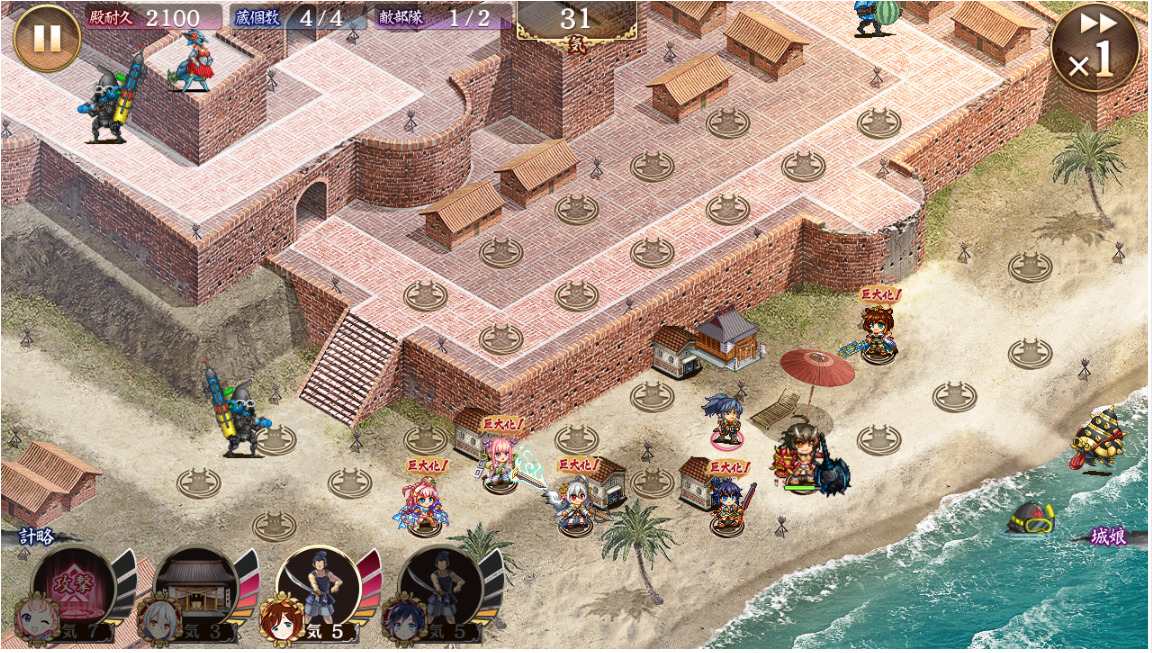
Task: Pause the battle with the pause button
Action: click(47, 38)
